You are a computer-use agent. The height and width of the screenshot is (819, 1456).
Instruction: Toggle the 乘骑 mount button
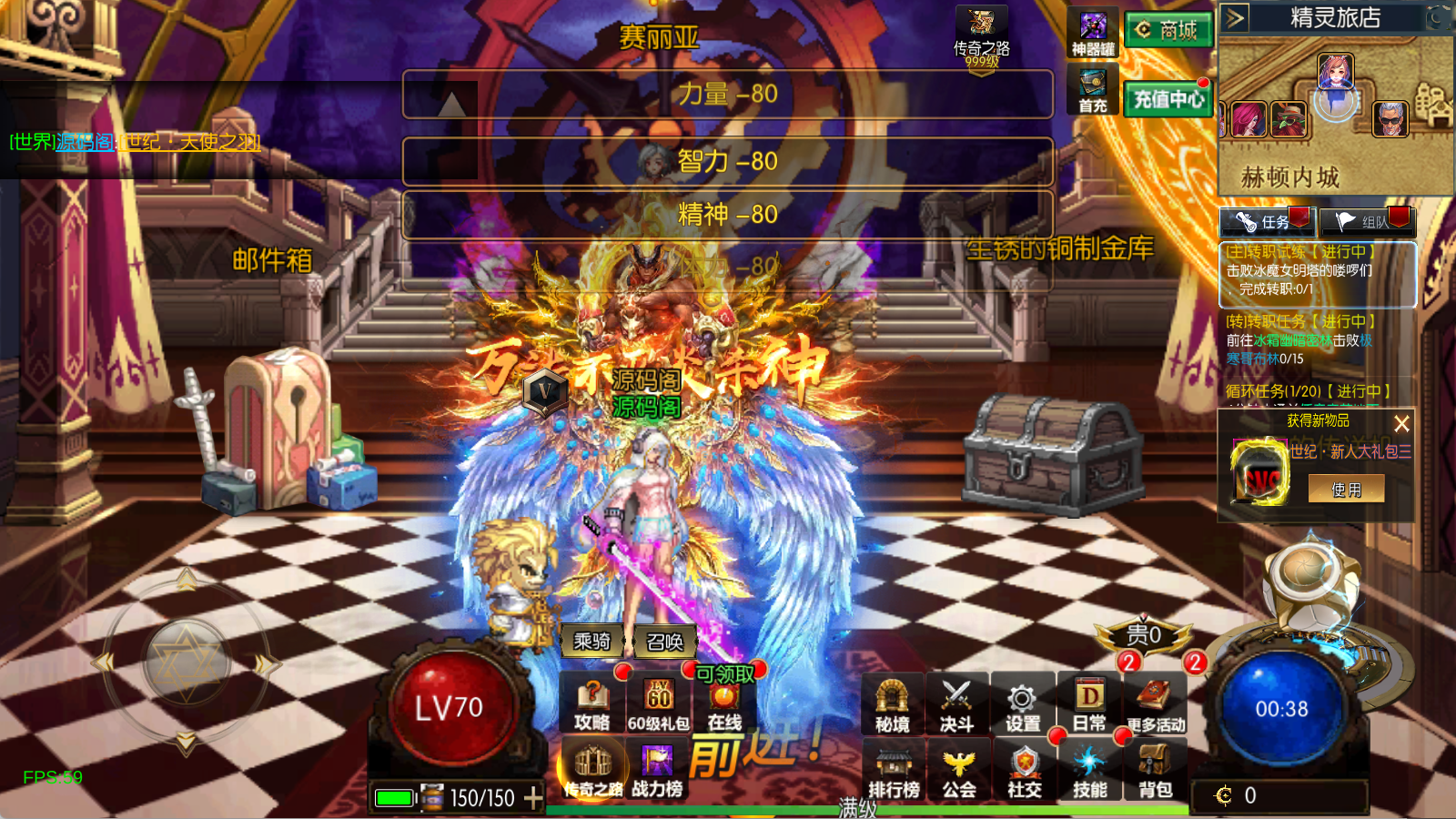point(591,642)
